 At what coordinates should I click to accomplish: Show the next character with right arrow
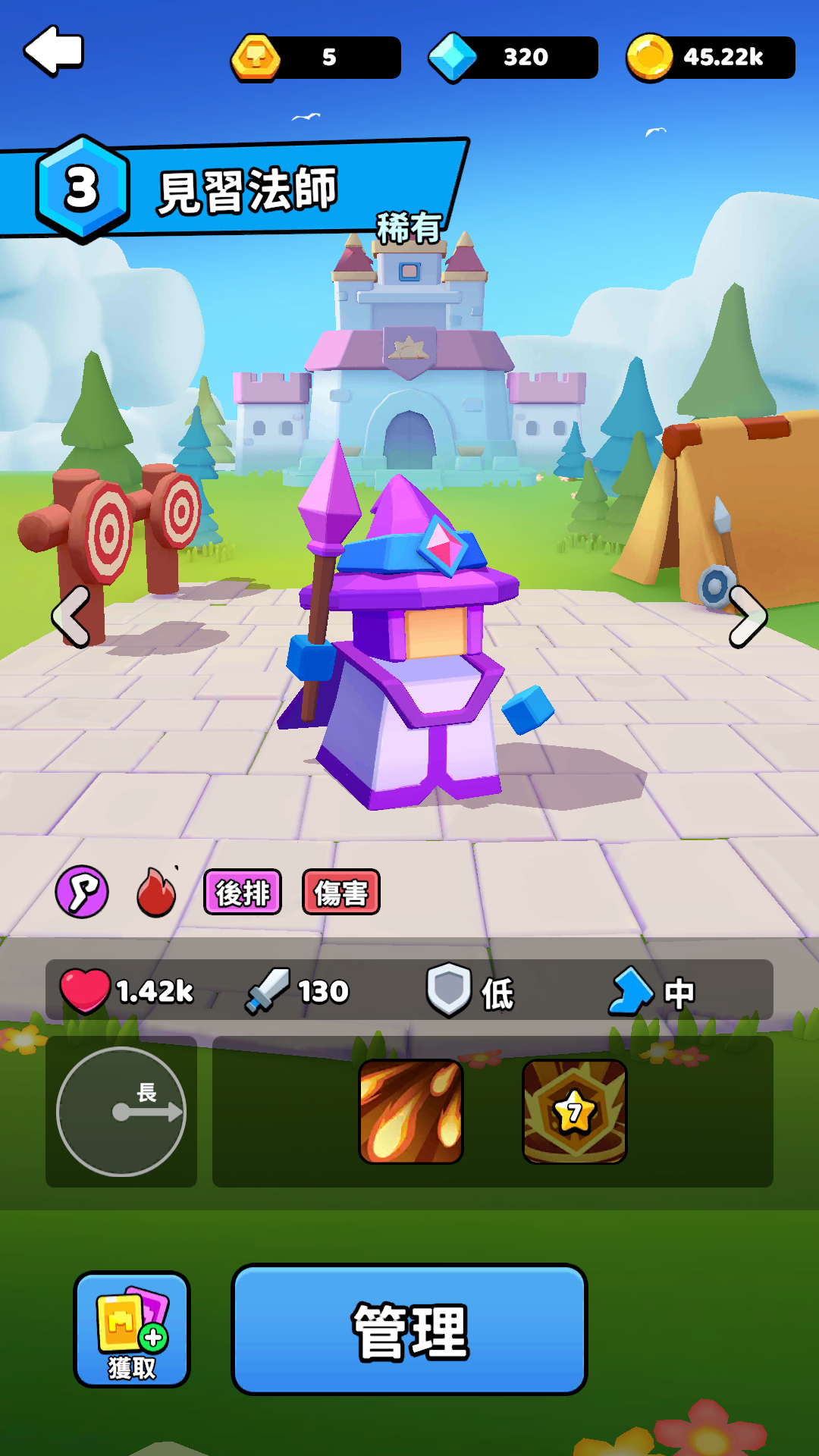tap(748, 617)
